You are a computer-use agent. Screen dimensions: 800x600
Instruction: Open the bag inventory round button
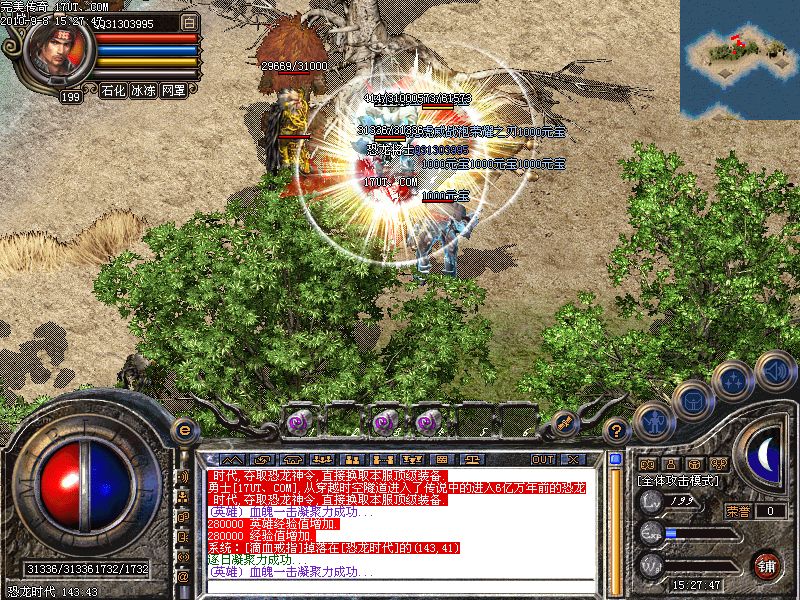pyautogui.click(x=692, y=400)
